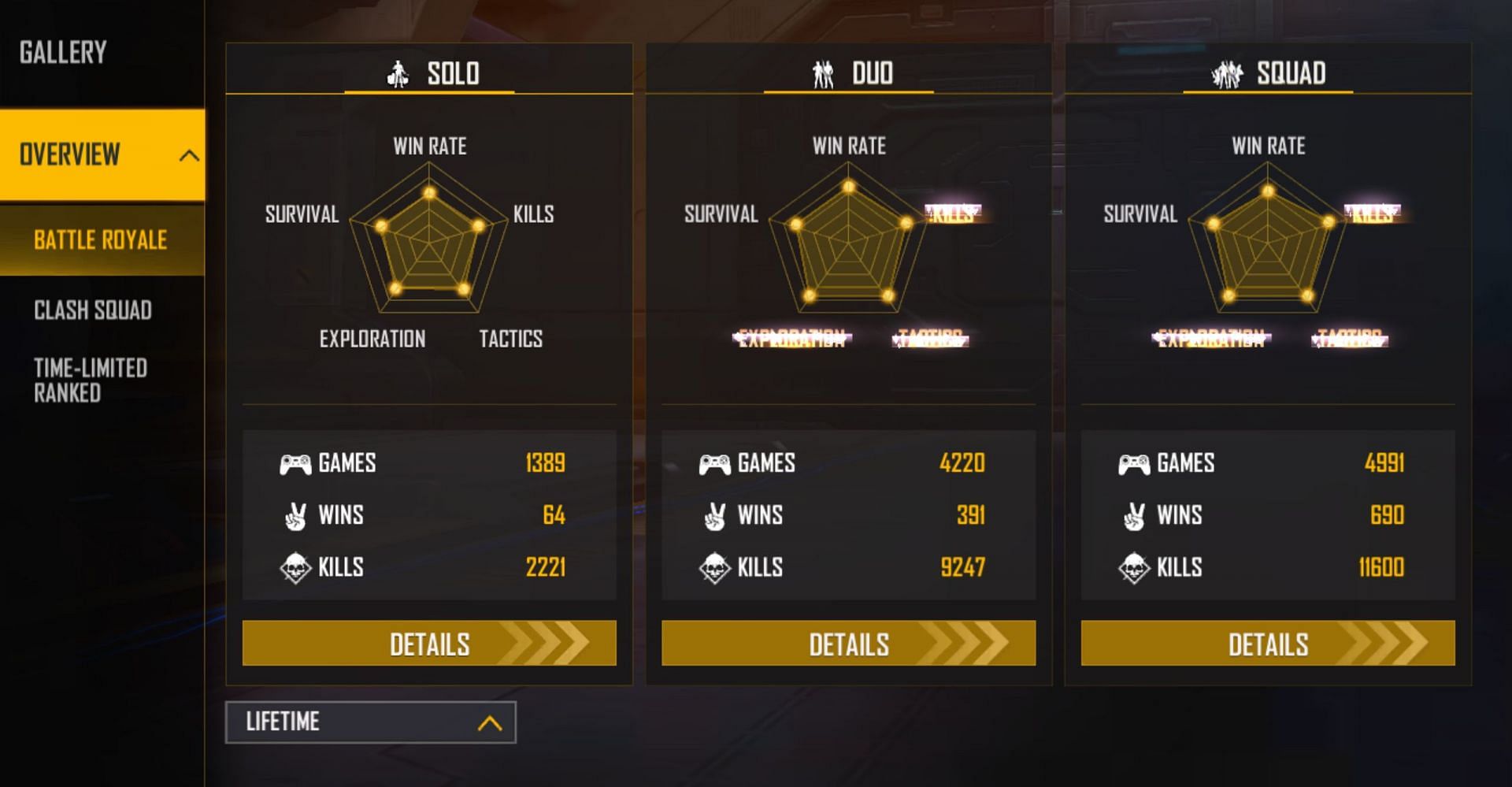Switch to Clash Squad stats
The height and width of the screenshot is (787, 1512).
coord(93,310)
